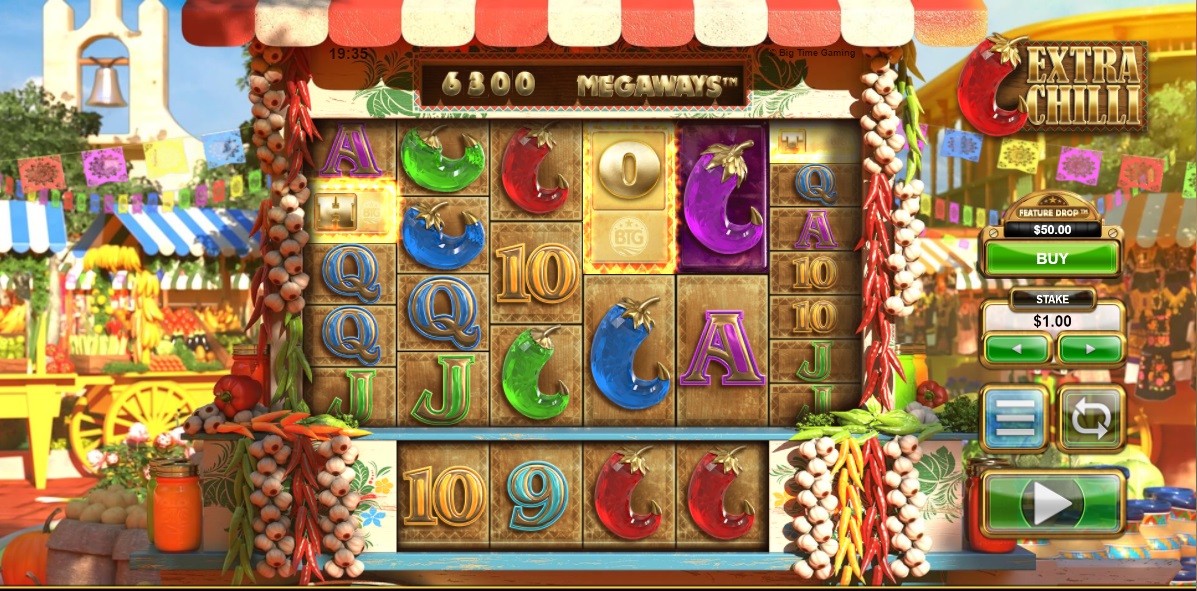Decrease the stake with the left arrow

click(x=1016, y=350)
